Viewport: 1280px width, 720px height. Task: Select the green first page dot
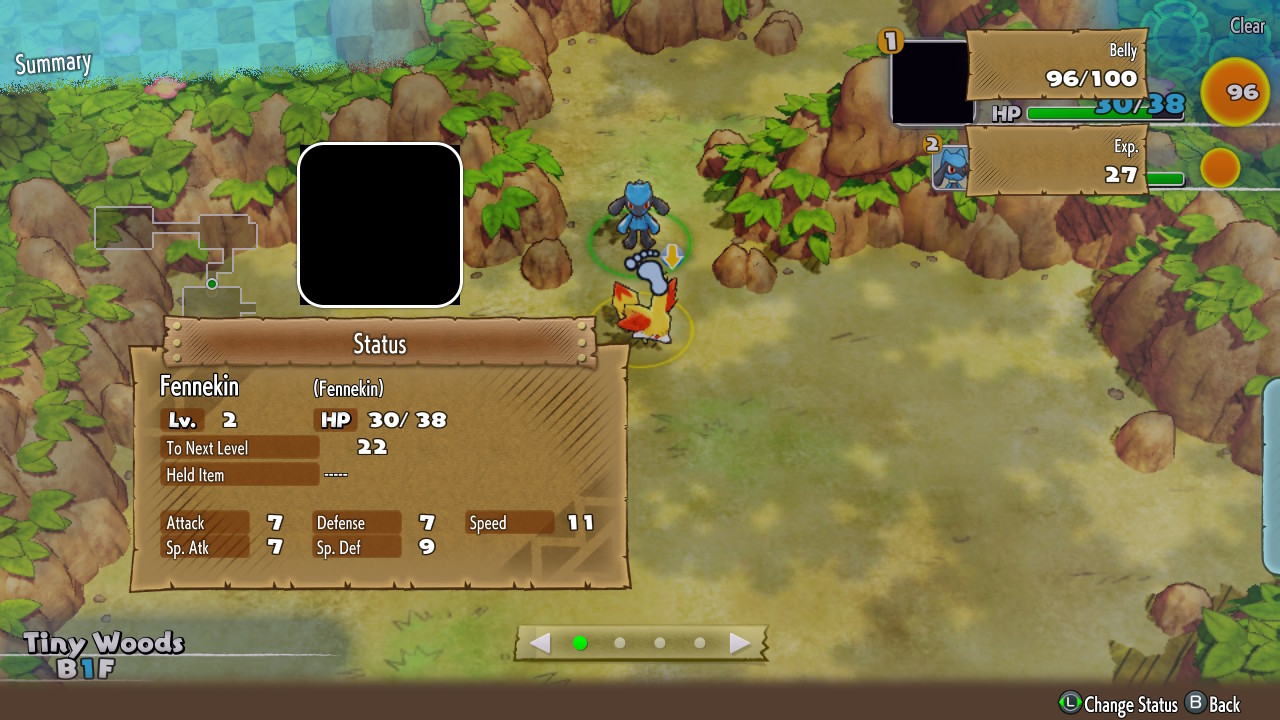pos(580,643)
